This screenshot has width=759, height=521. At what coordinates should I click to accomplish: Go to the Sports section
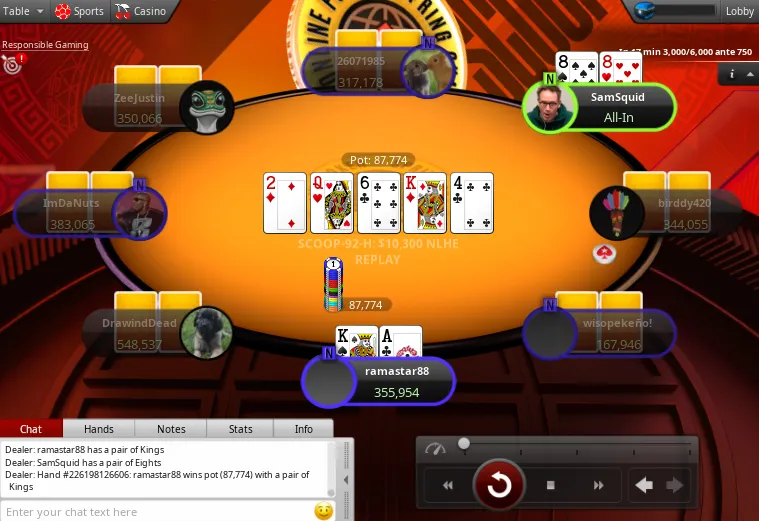tap(79, 11)
